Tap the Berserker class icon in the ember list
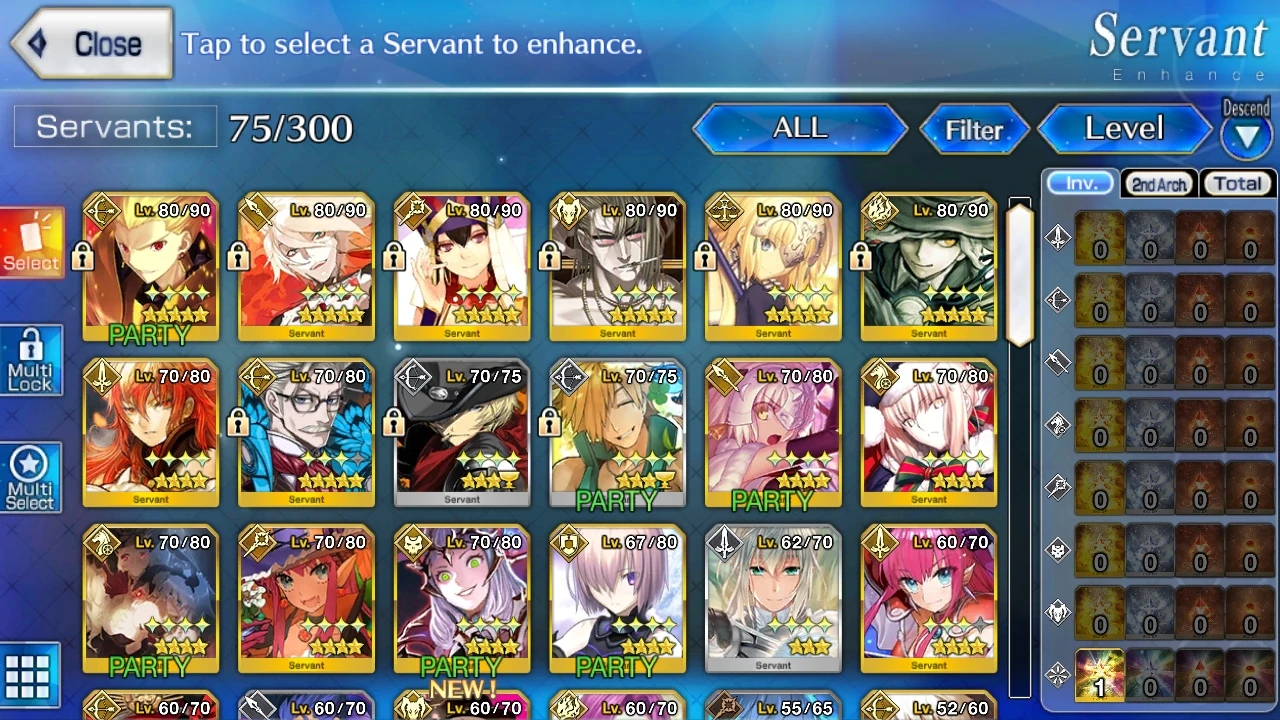This screenshot has height=720, width=1280. [1057, 613]
